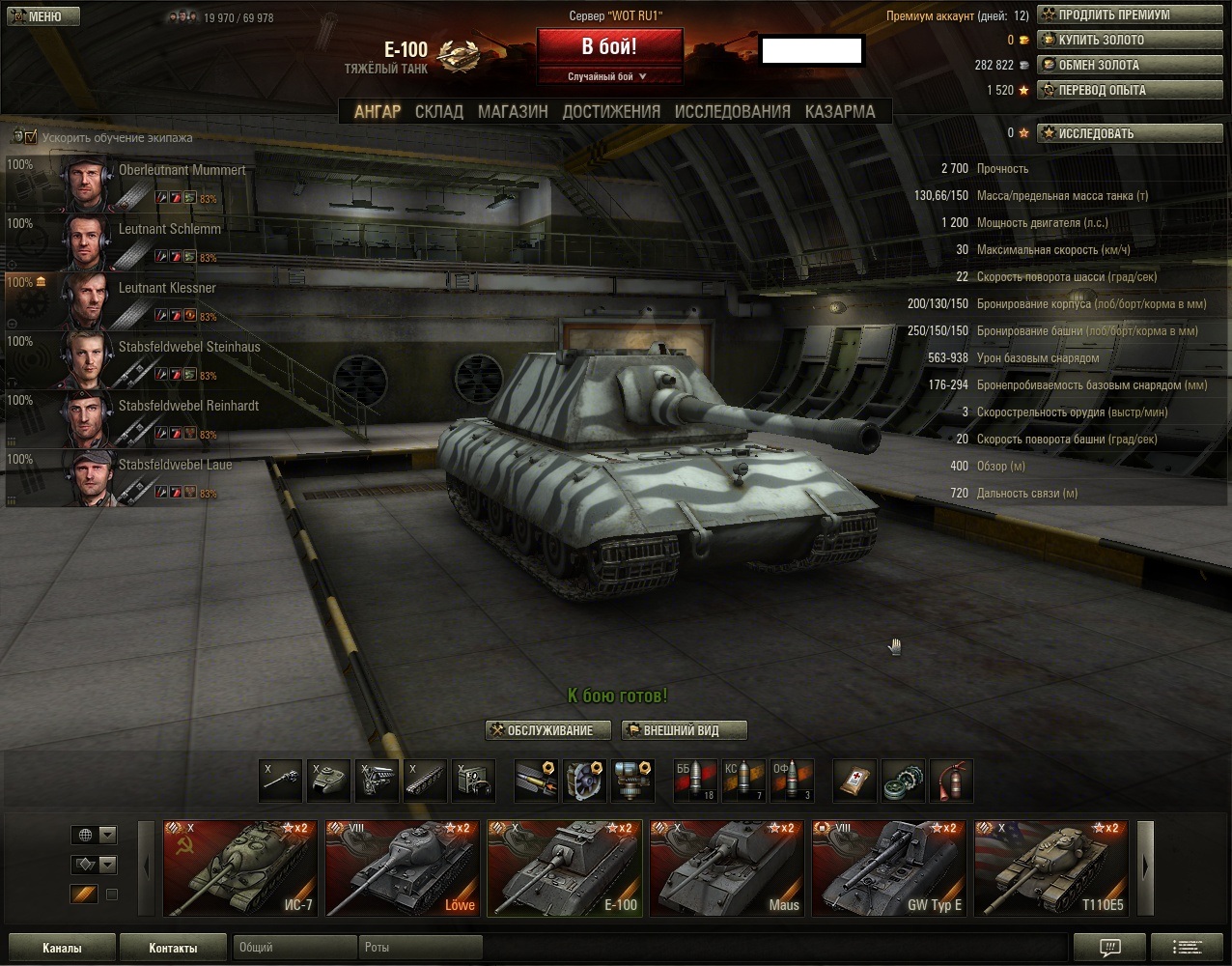This screenshot has width=1232, height=966.
Task: Open the МАГАЗИН tab
Action: click(x=513, y=112)
